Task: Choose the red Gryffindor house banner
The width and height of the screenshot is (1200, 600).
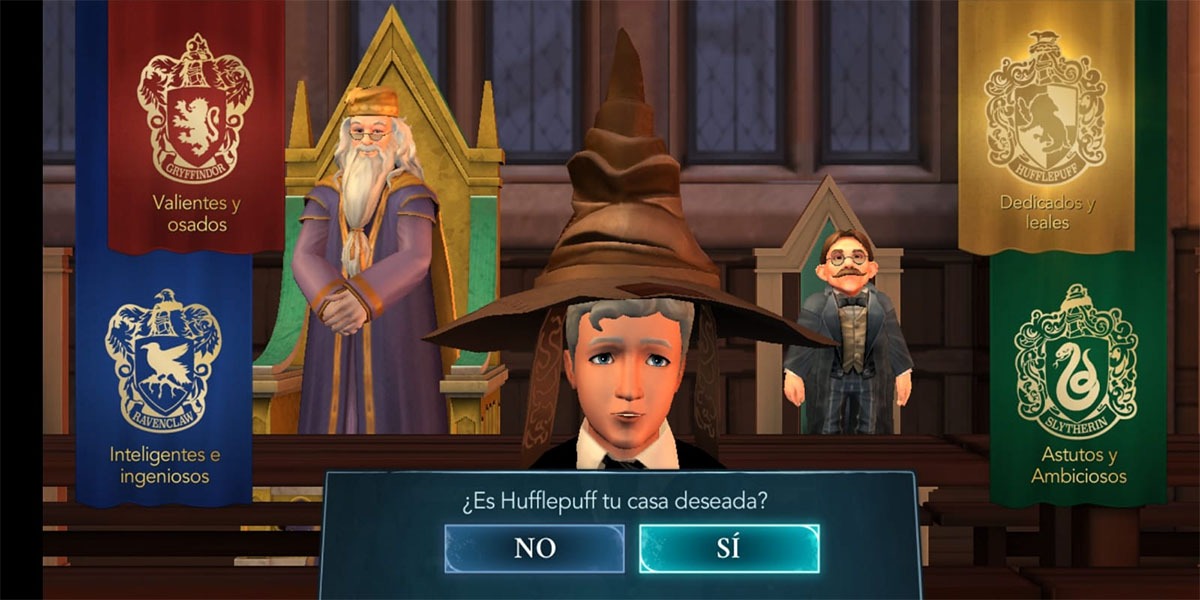Action: tap(195, 130)
